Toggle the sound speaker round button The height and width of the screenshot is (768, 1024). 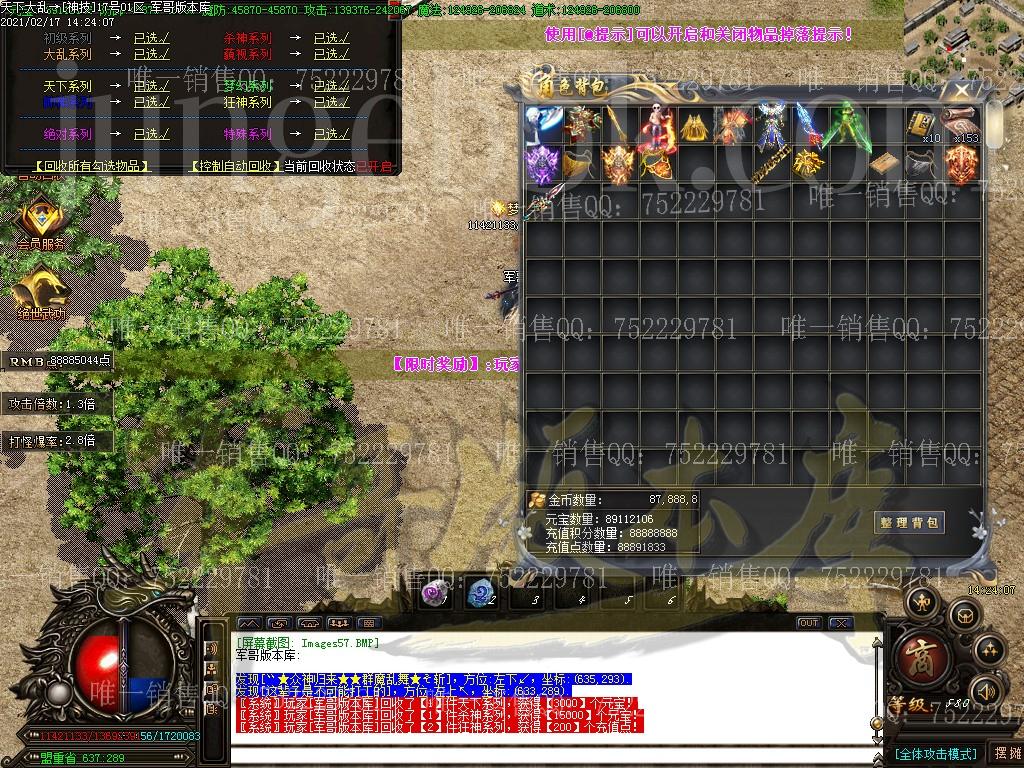coord(987,691)
